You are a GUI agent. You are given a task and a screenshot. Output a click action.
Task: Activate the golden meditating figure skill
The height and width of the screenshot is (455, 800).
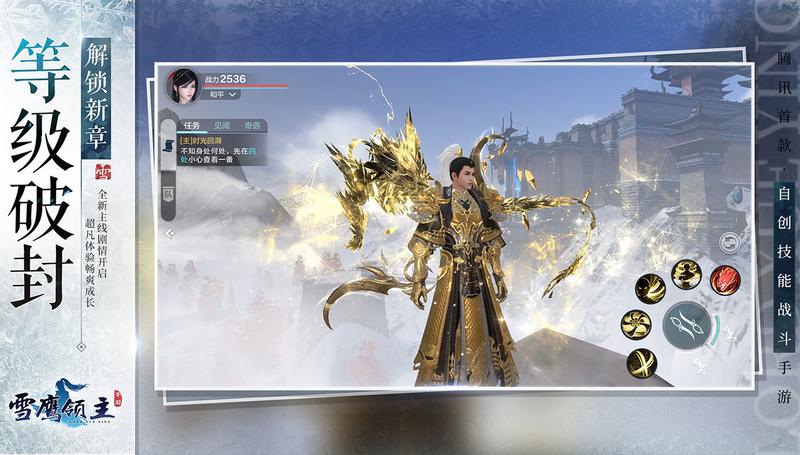pyautogui.click(x=685, y=273)
